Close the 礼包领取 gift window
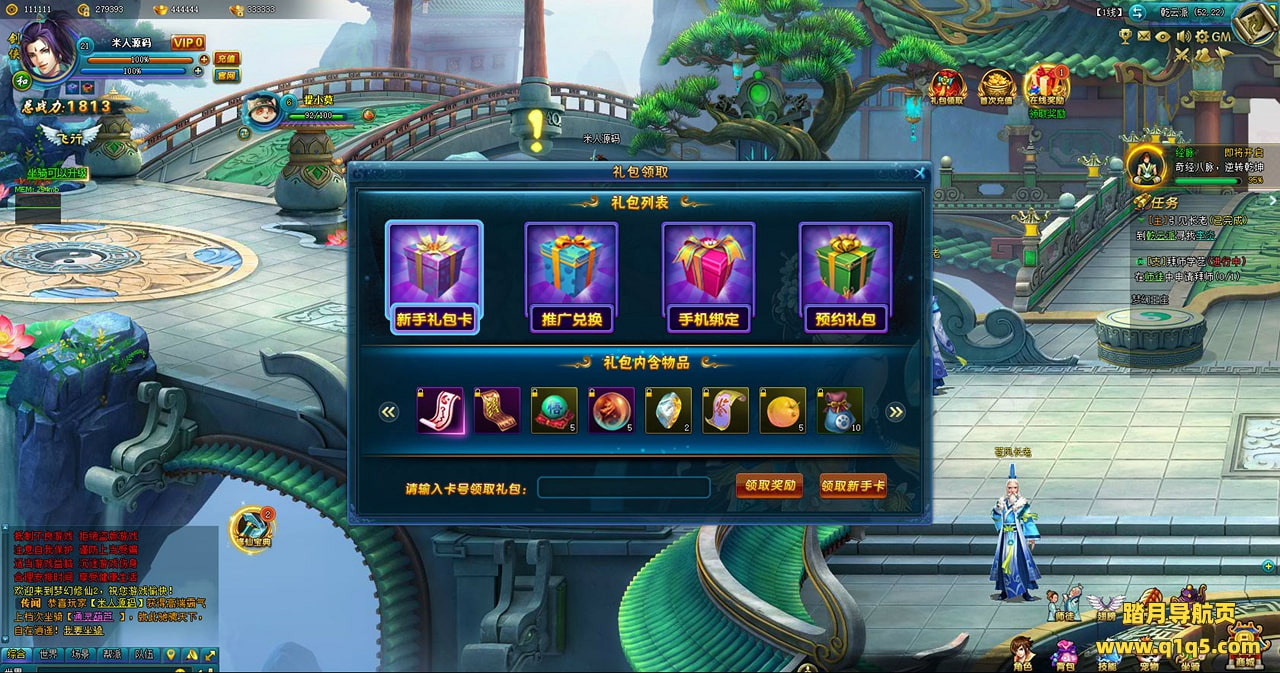1280x673 pixels. click(x=920, y=173)
